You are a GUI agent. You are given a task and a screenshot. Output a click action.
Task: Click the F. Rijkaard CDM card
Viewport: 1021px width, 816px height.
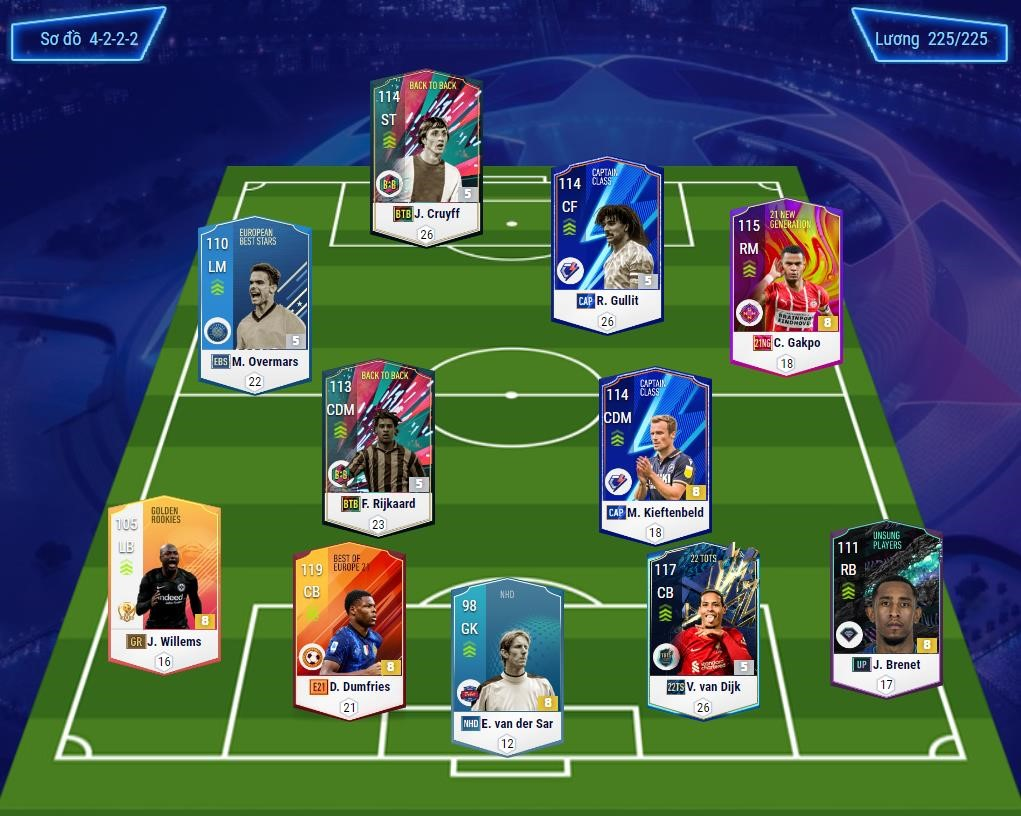pos(378,440)
